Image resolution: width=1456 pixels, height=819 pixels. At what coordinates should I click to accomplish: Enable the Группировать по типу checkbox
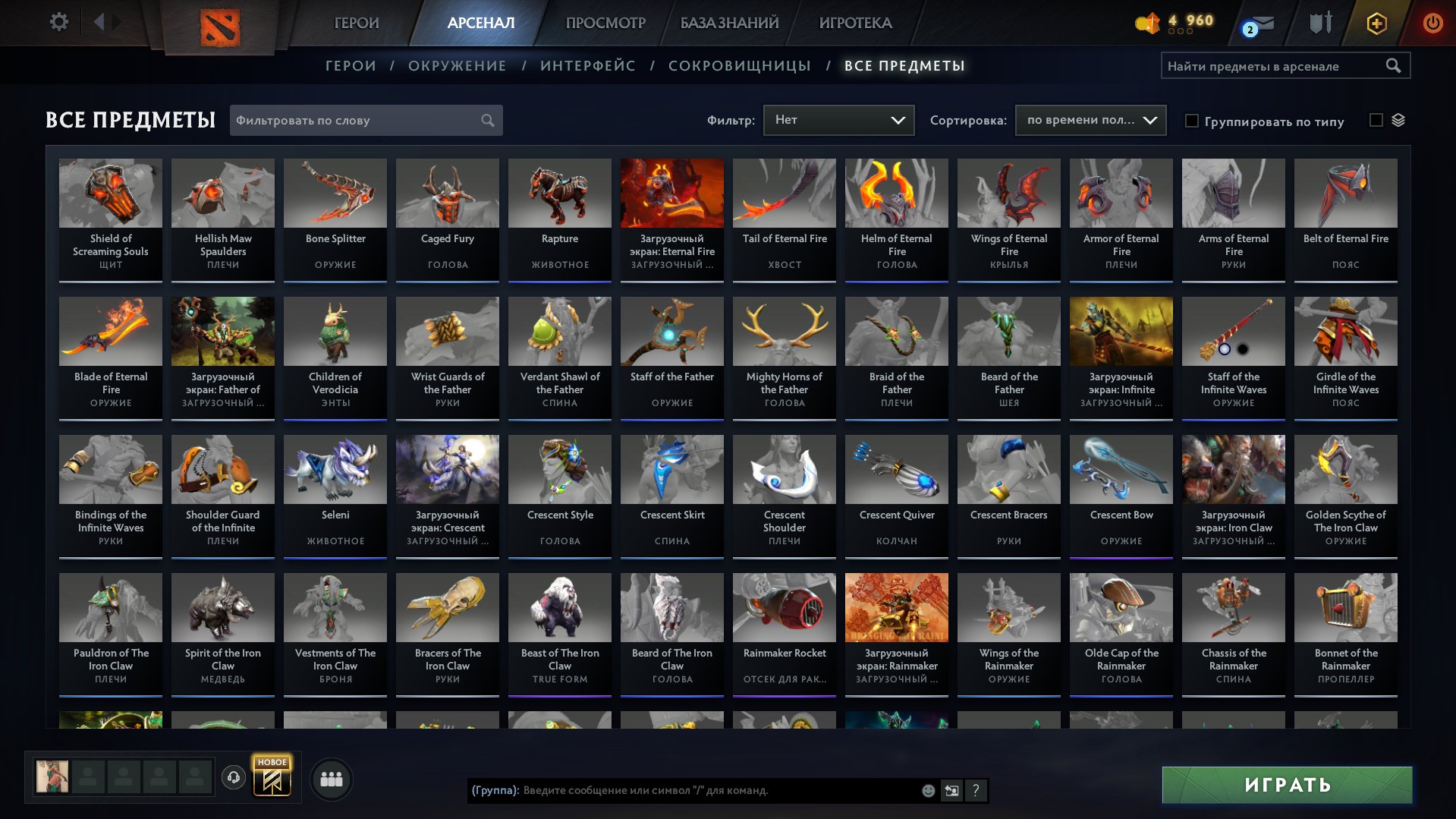click(x=1193, y=121)
